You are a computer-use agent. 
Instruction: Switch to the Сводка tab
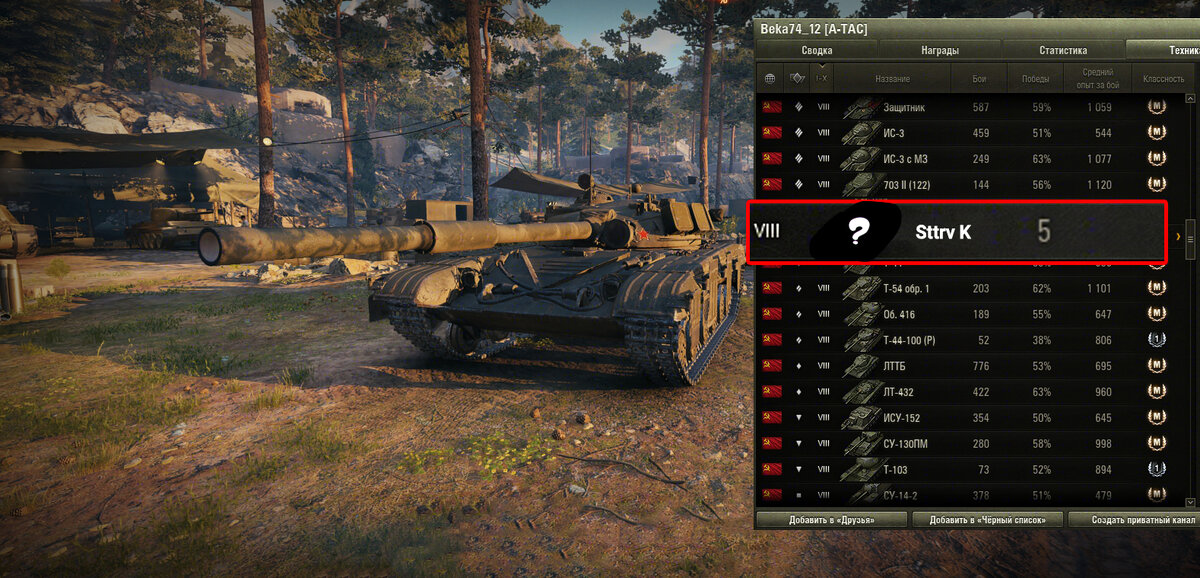[x=817, y=50]
